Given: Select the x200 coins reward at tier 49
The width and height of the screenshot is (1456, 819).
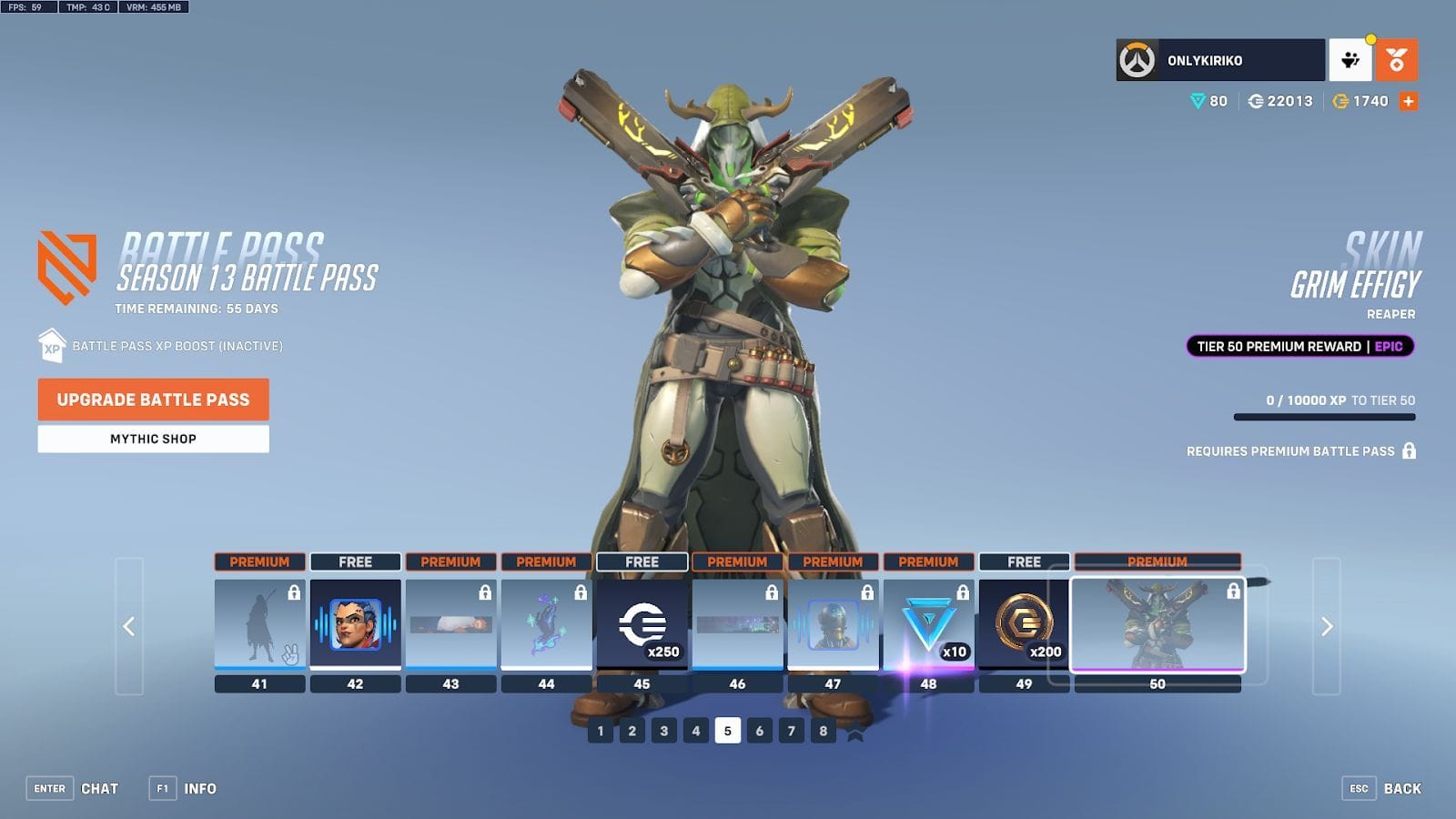Looking at the screenshot, I should coord(1025,623).
